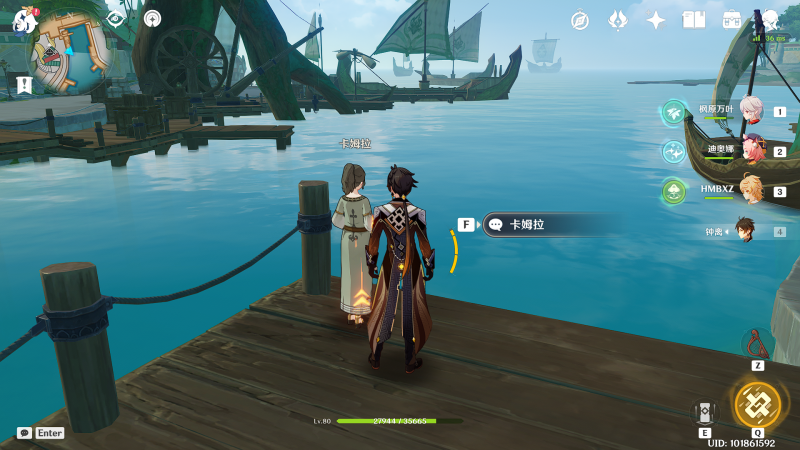Click the circular icon beside the eye
This screenshot has width=800, height=450.
click(x=152, y=18)
